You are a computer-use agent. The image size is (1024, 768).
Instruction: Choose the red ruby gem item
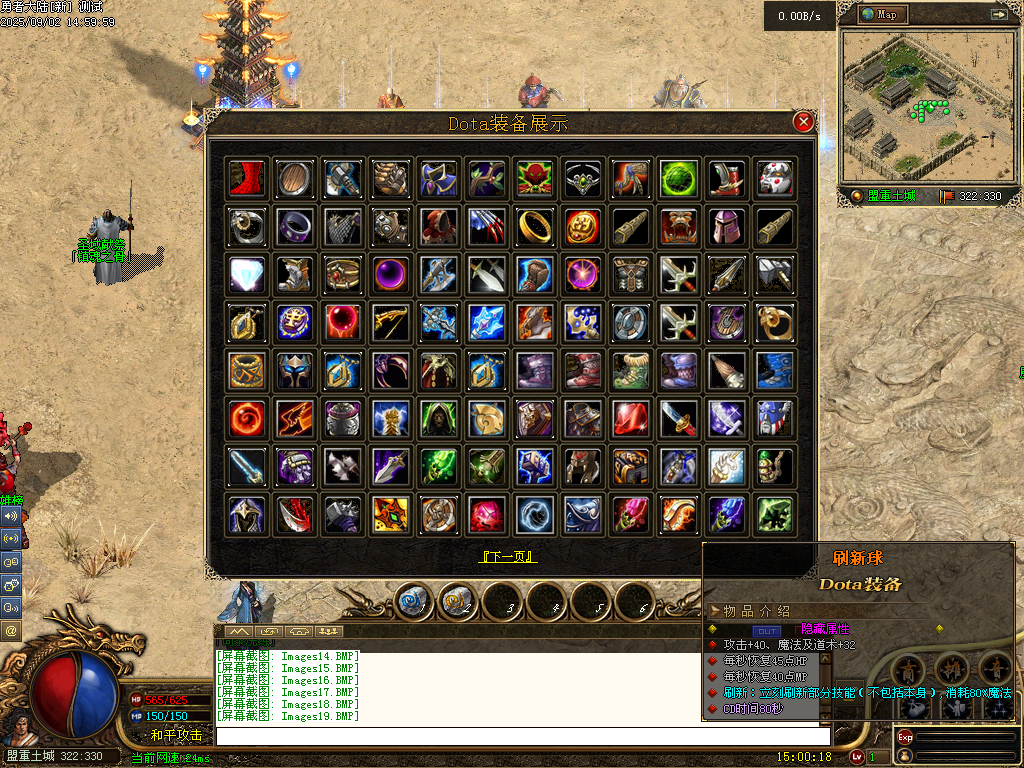point(631,419)
